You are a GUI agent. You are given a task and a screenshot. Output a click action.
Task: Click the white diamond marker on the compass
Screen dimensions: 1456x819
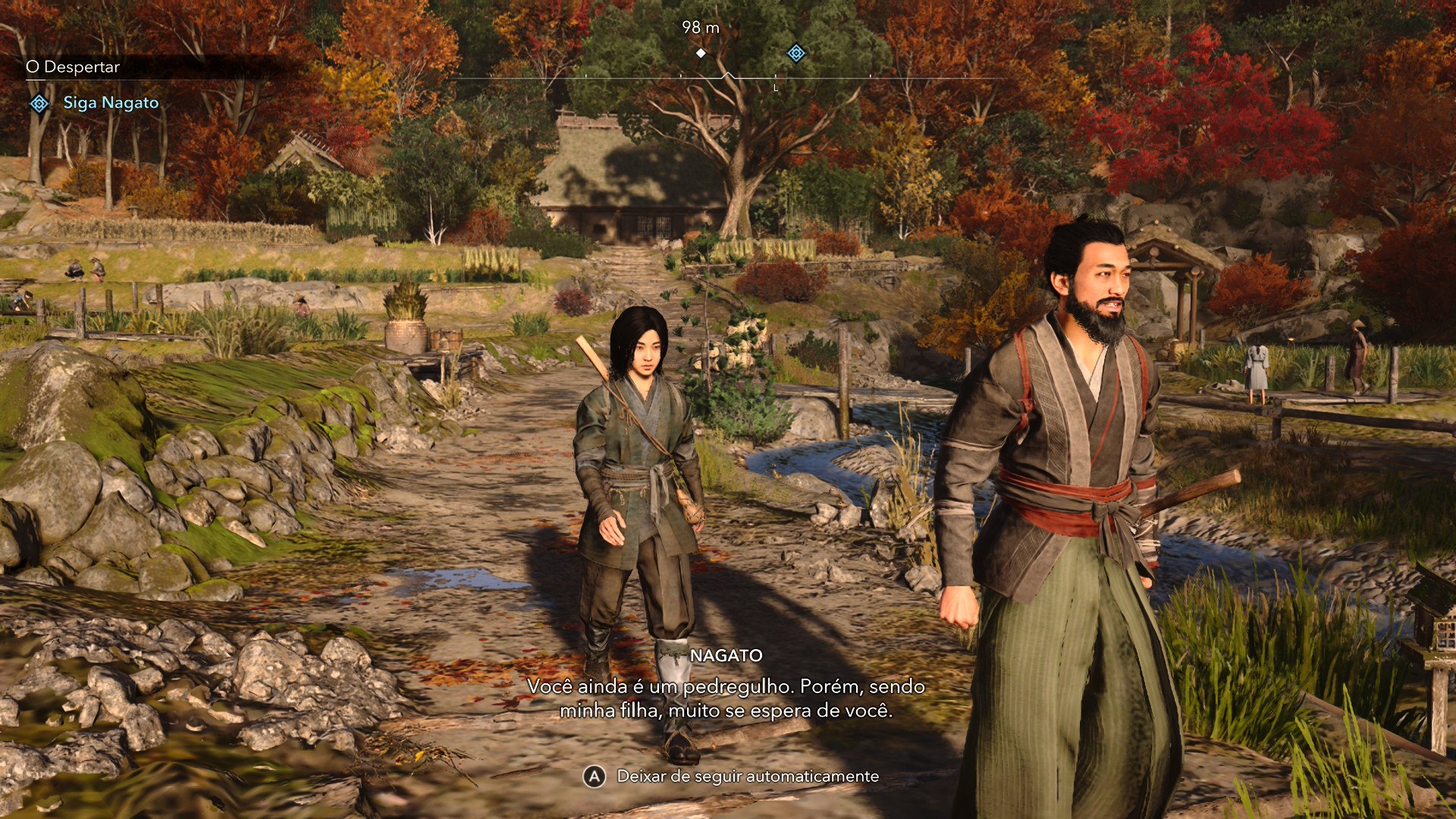pyautogui.click(x=701, y=53)
